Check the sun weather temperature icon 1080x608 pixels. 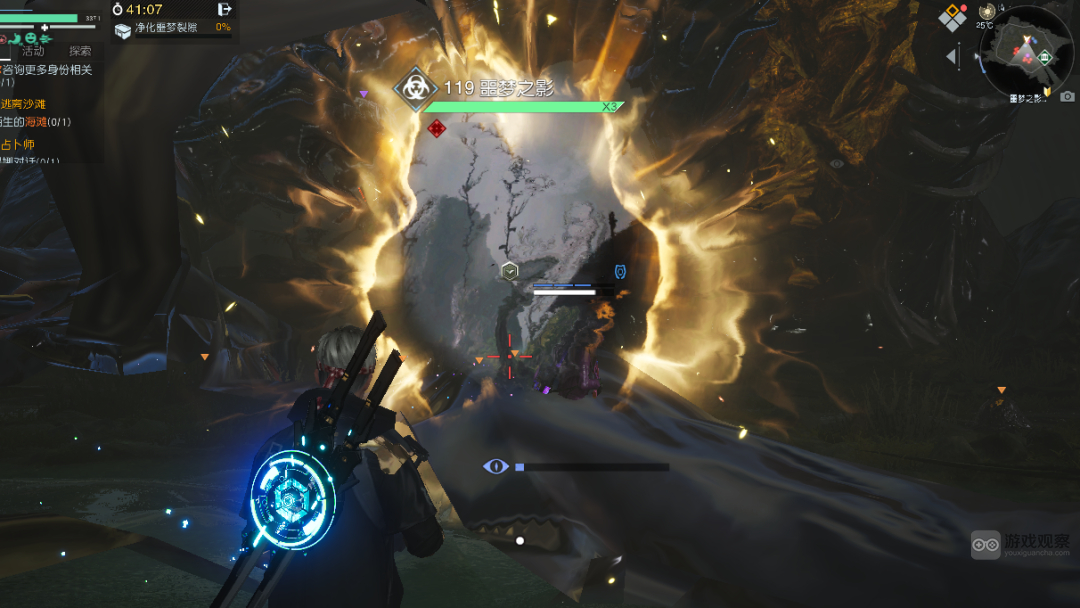(987, 11)
